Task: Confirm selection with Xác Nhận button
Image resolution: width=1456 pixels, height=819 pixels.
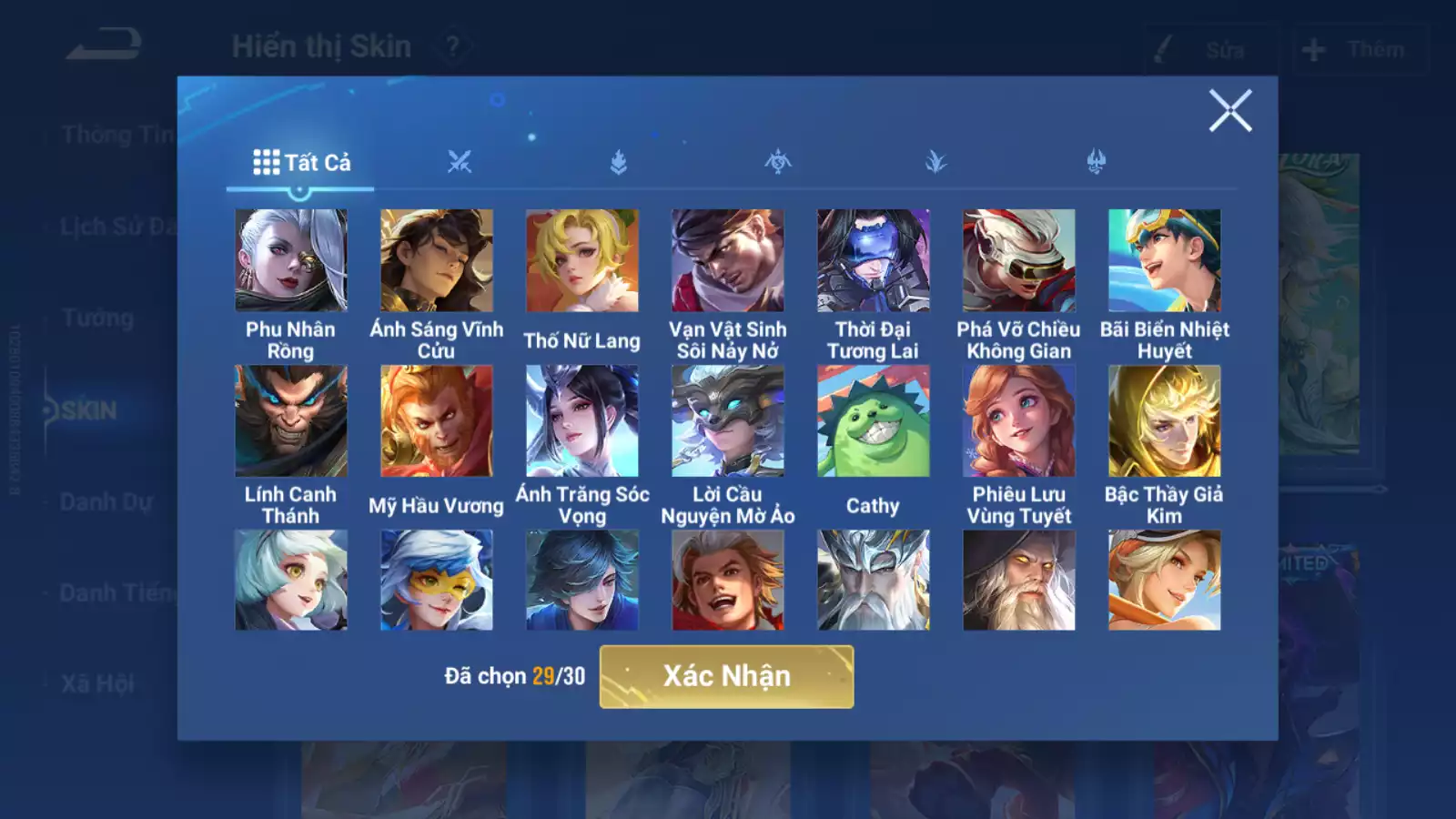Action: point(726,676)
